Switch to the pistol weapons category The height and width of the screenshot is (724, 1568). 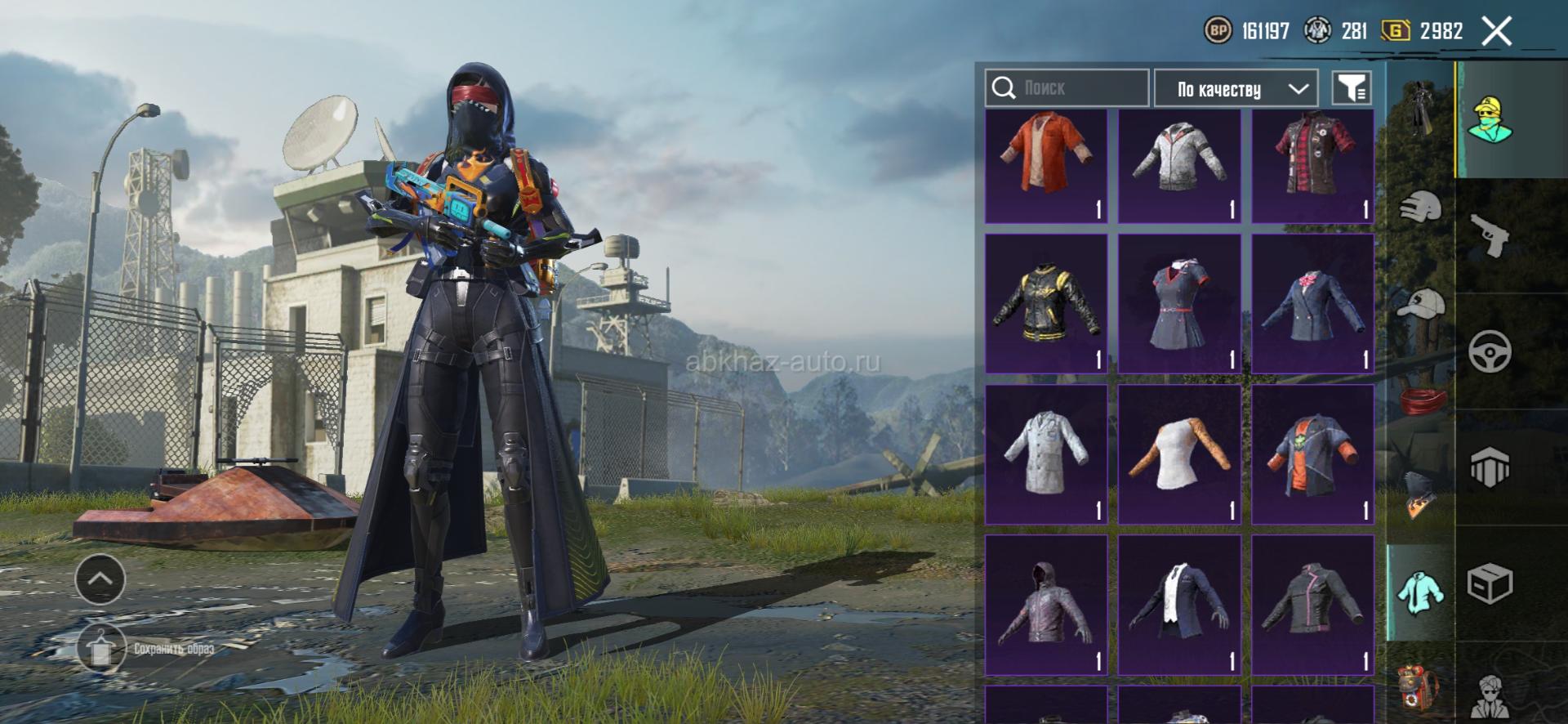(1490, 235)
